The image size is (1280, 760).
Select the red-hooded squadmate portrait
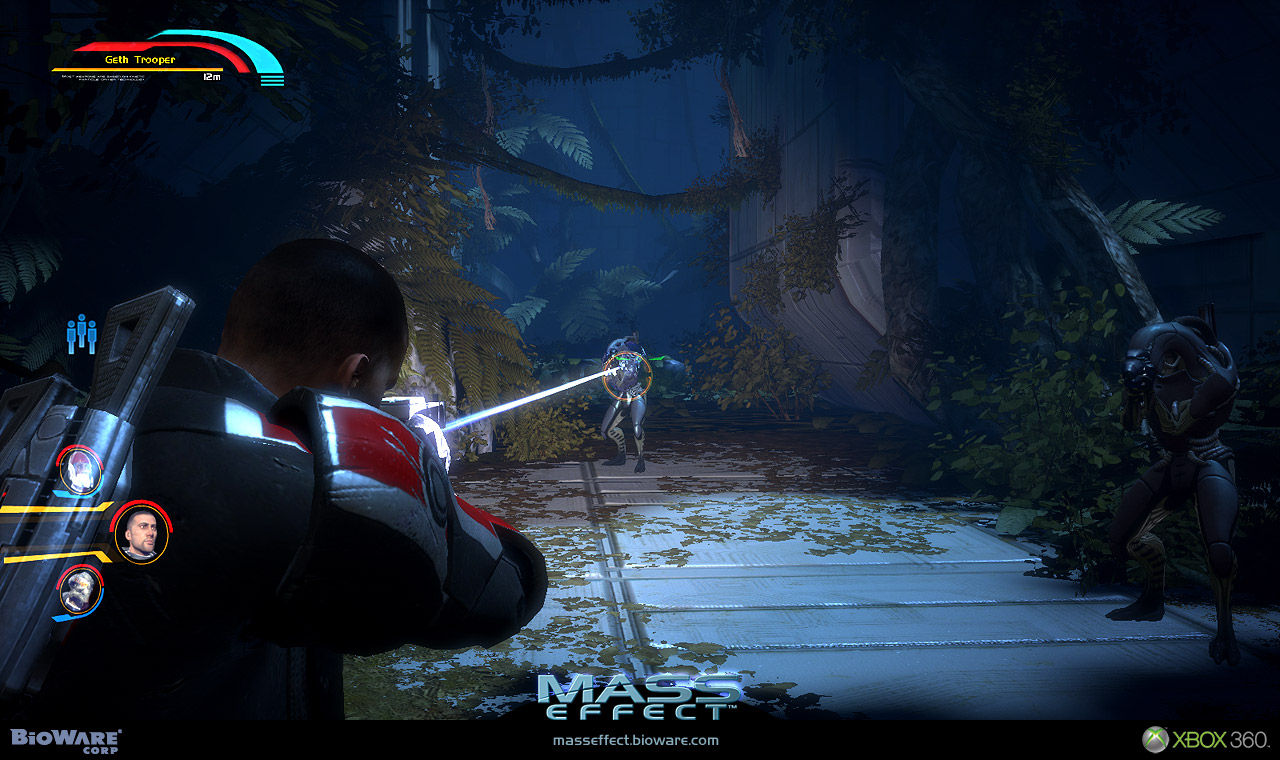(x=79, y=469)
